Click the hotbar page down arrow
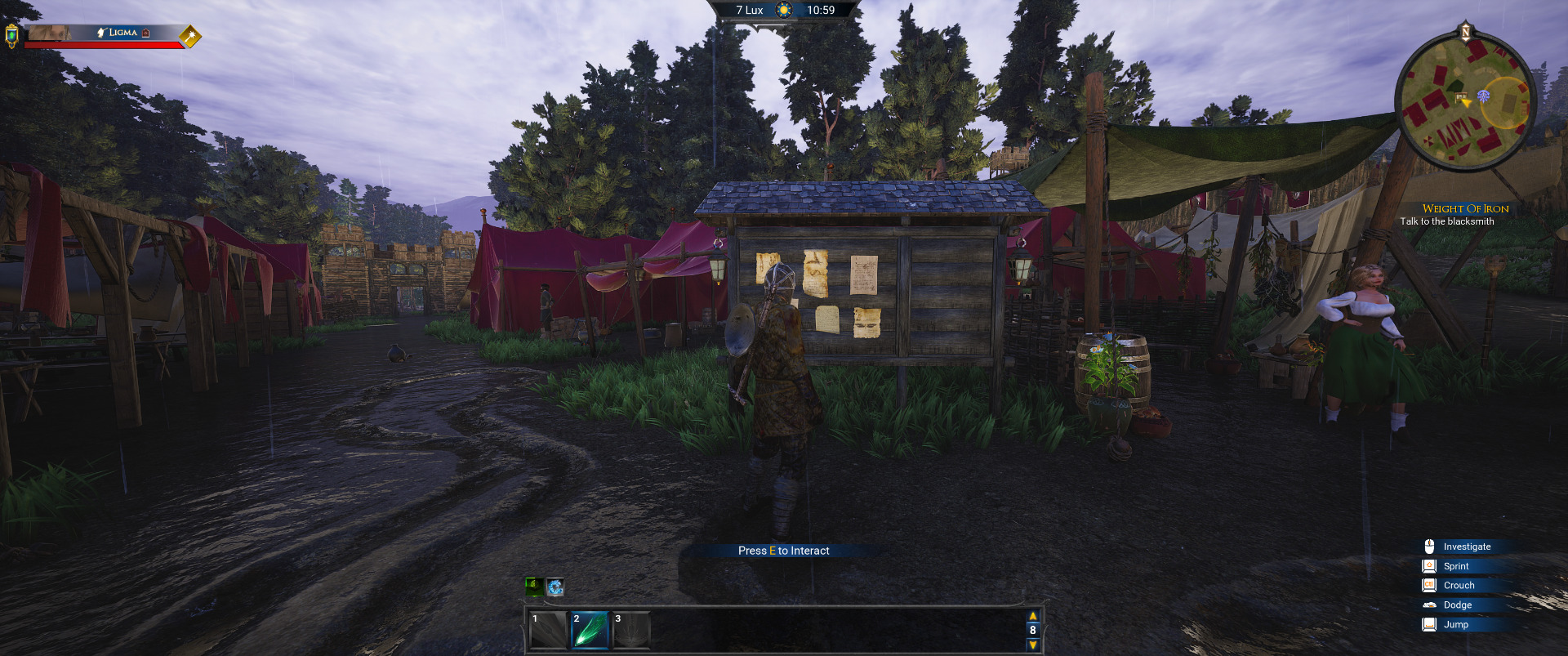 pyautogui.click(x=1033, y=645)
